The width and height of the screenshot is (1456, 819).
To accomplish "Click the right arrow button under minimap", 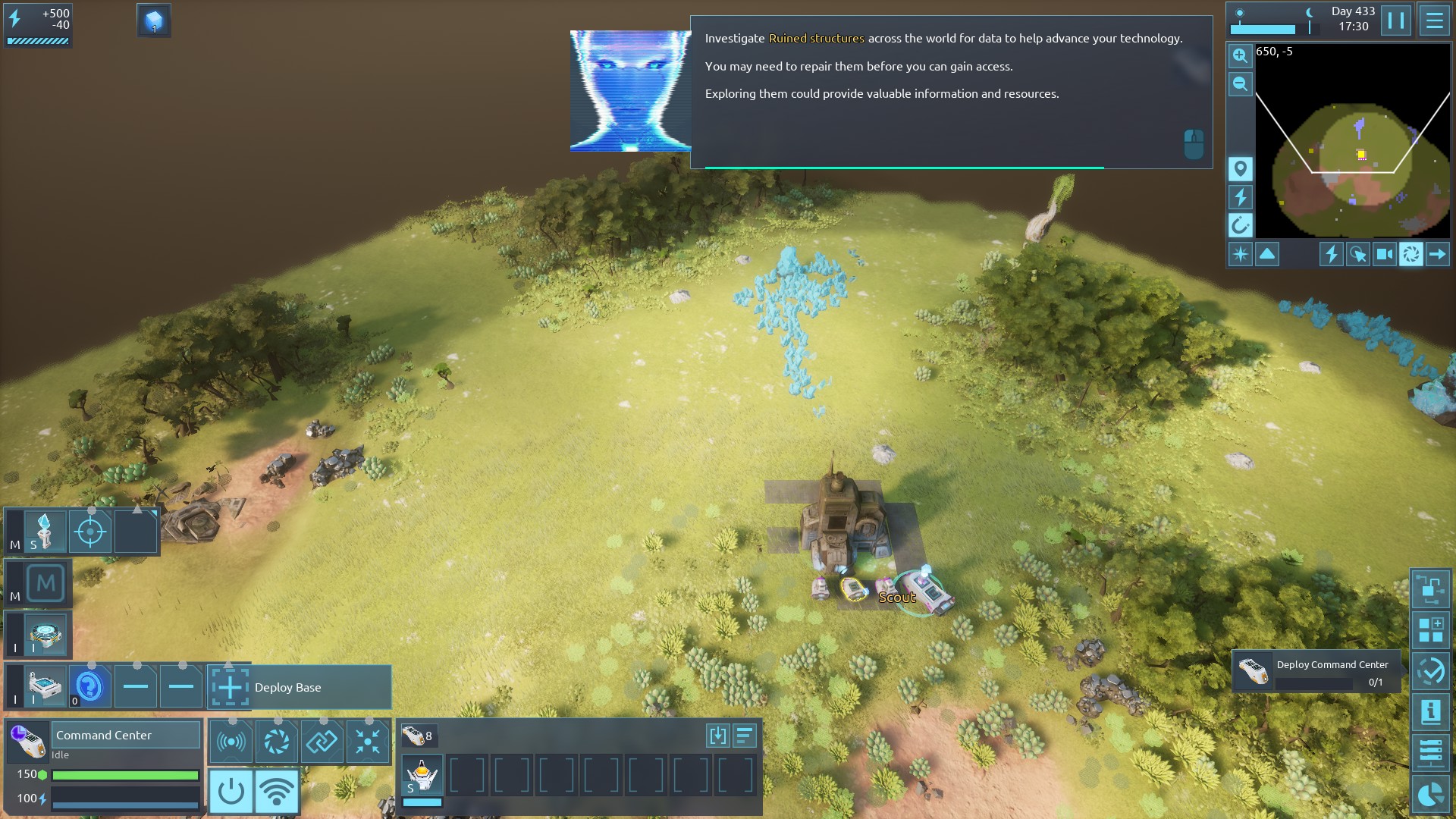I will click(x=1437, y=254).
